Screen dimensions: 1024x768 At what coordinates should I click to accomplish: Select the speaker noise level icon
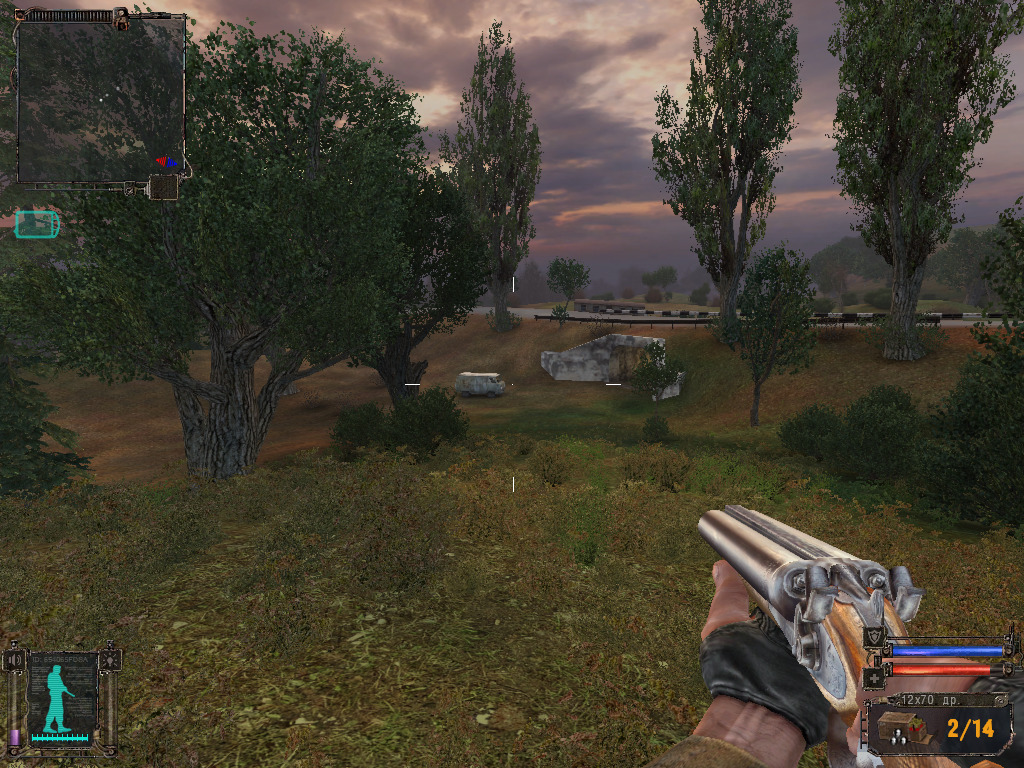[12, 660]
